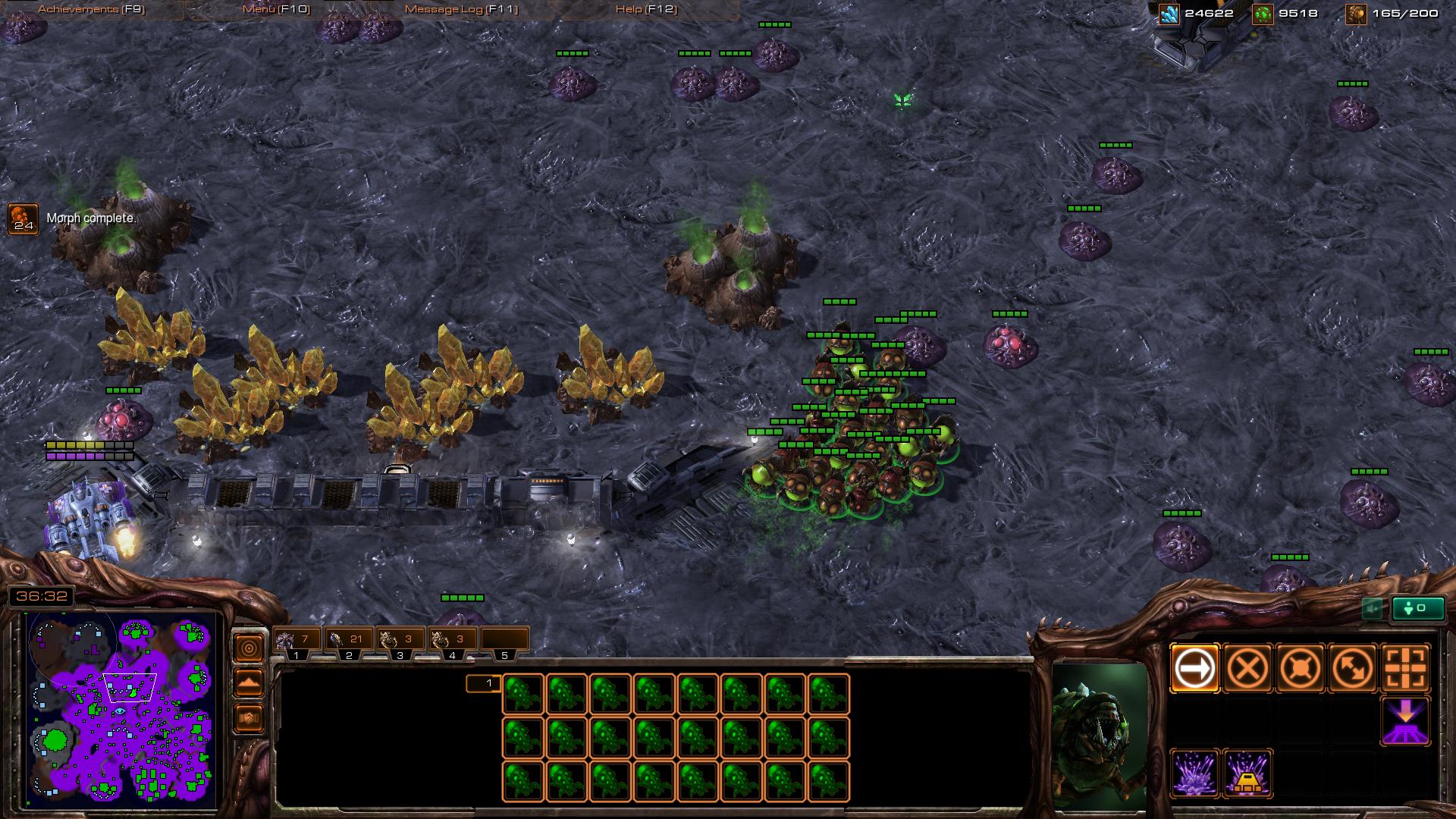Select the empty control group 5

[504, 641]
